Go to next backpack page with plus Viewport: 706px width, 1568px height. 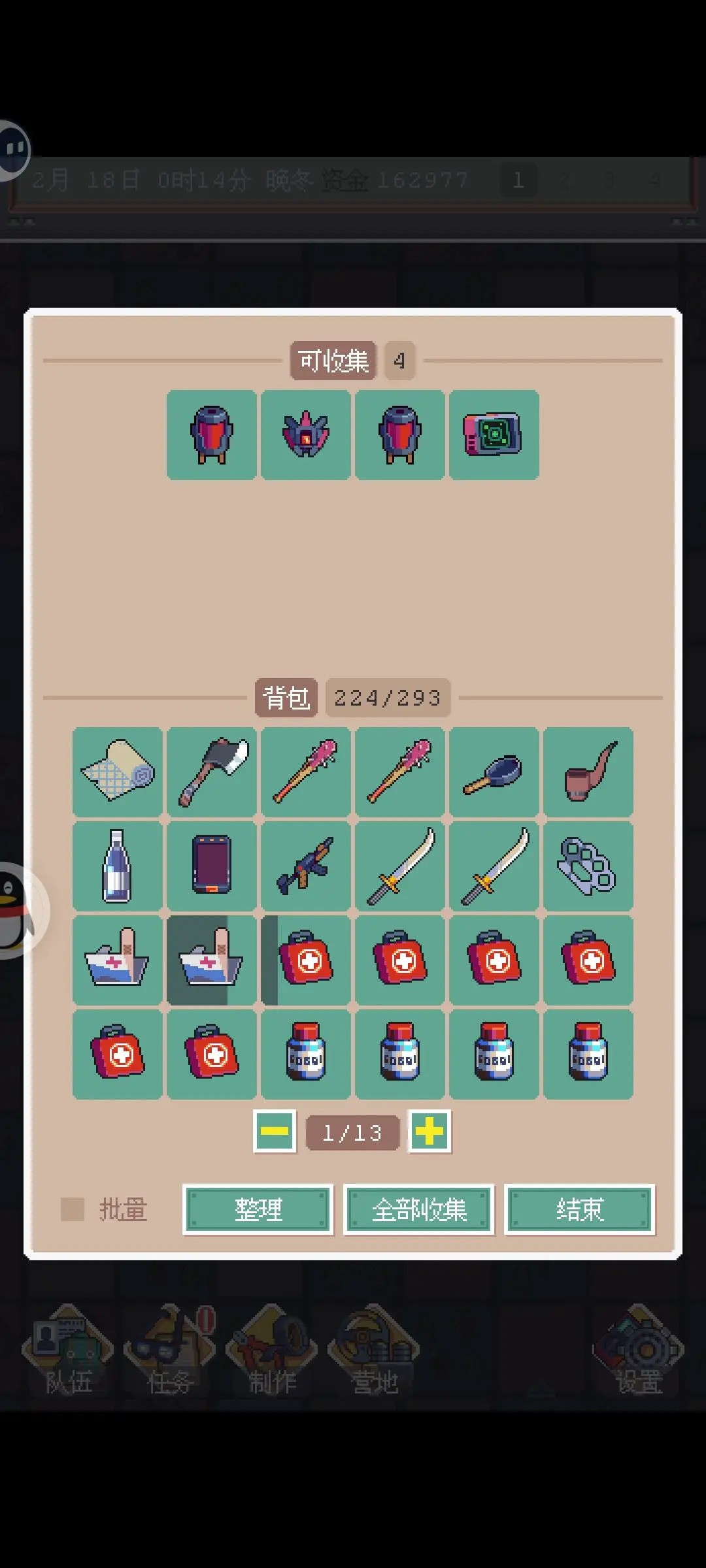pos(429,1131)
